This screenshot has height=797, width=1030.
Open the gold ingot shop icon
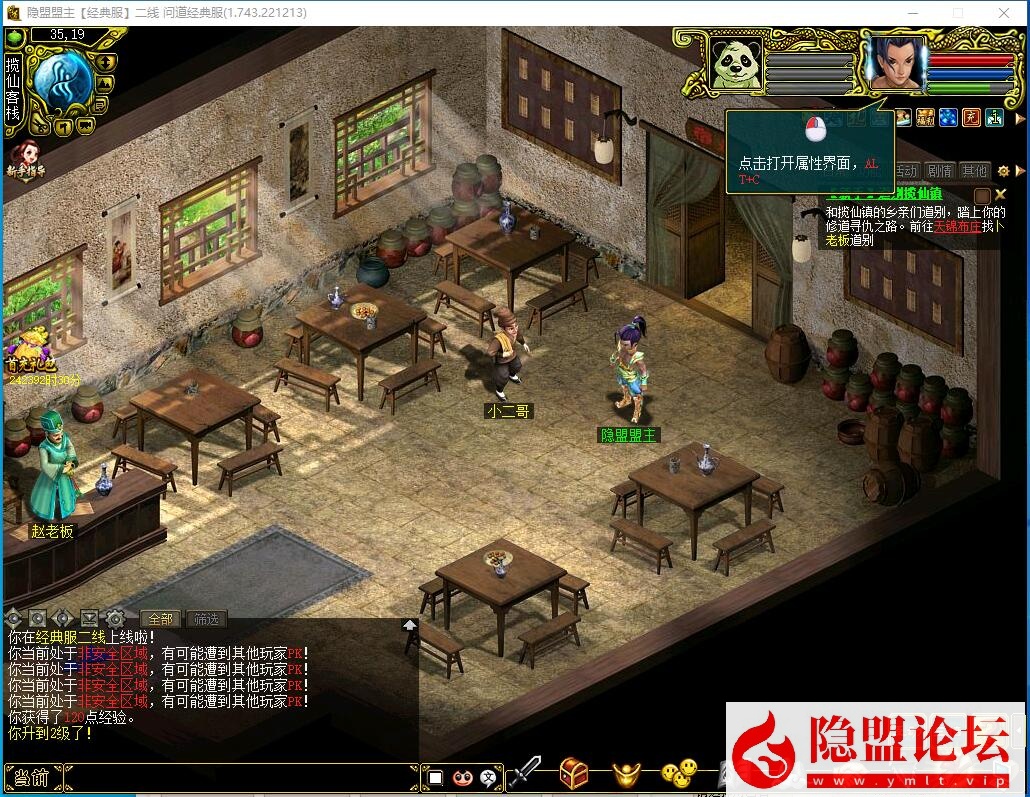coord(627,772)
